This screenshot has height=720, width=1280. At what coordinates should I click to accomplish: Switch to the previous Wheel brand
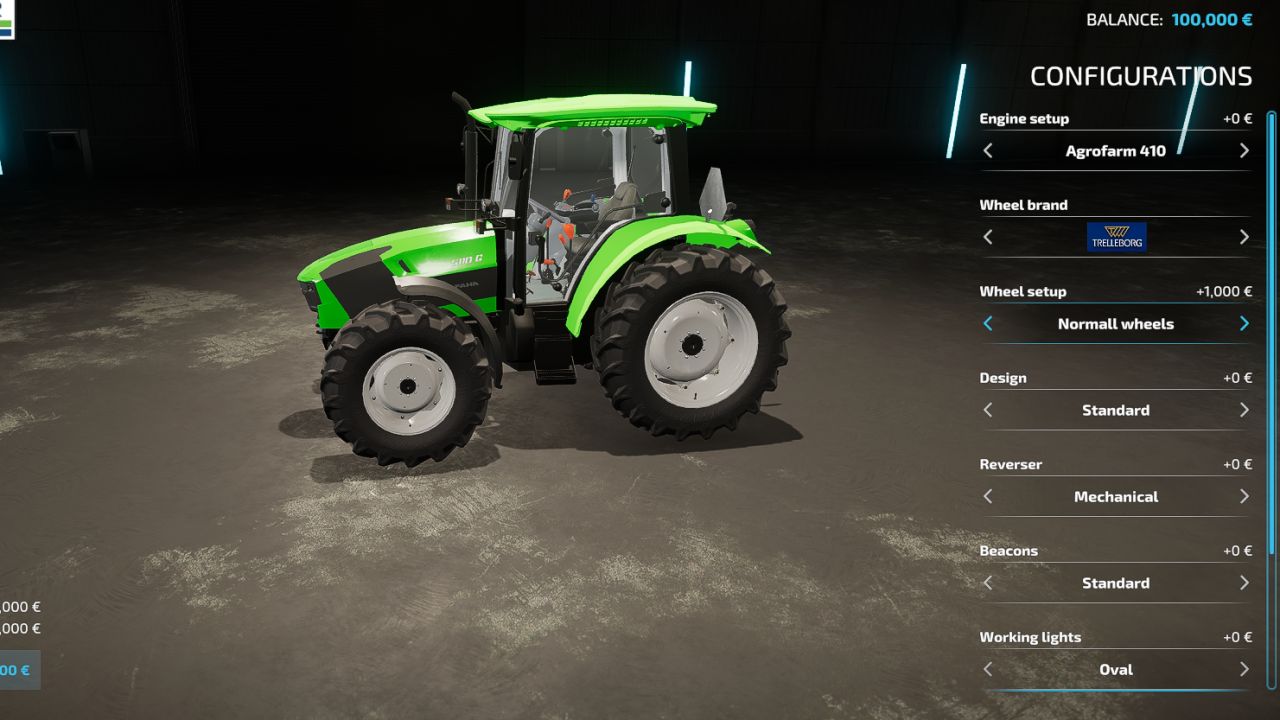(988, 237)
